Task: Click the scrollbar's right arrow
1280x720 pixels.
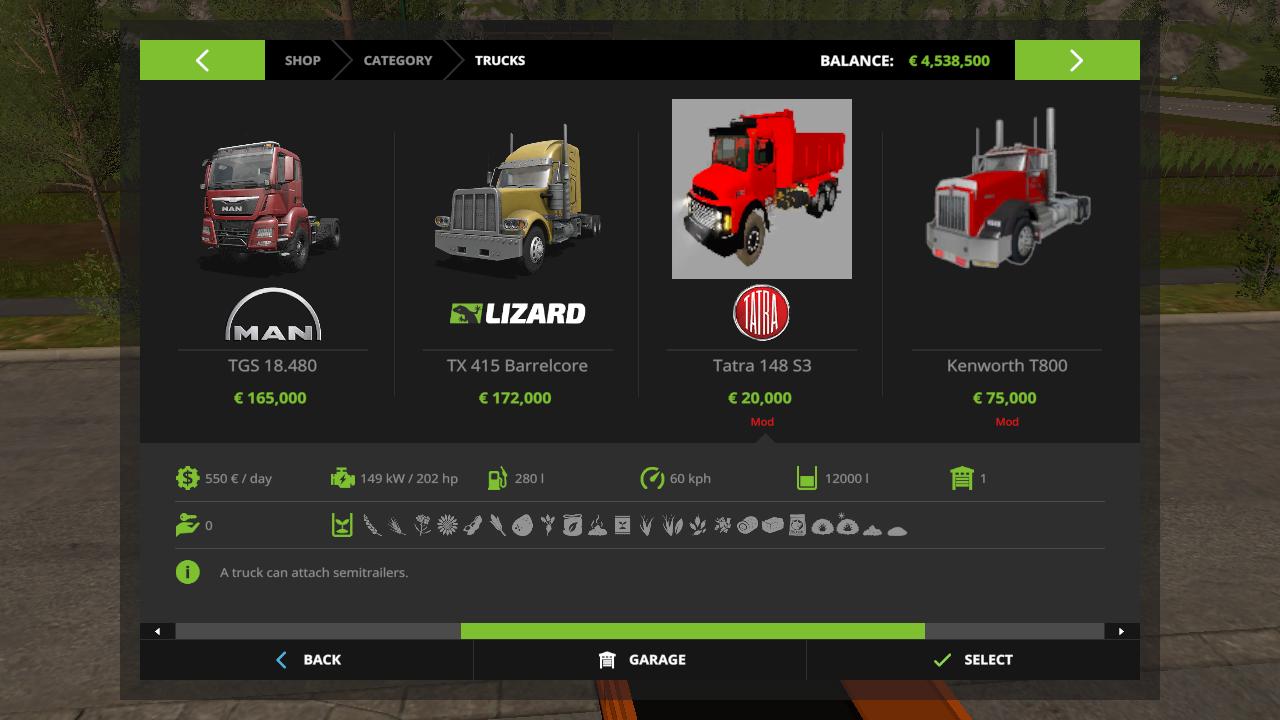Action: [1121, 631]
